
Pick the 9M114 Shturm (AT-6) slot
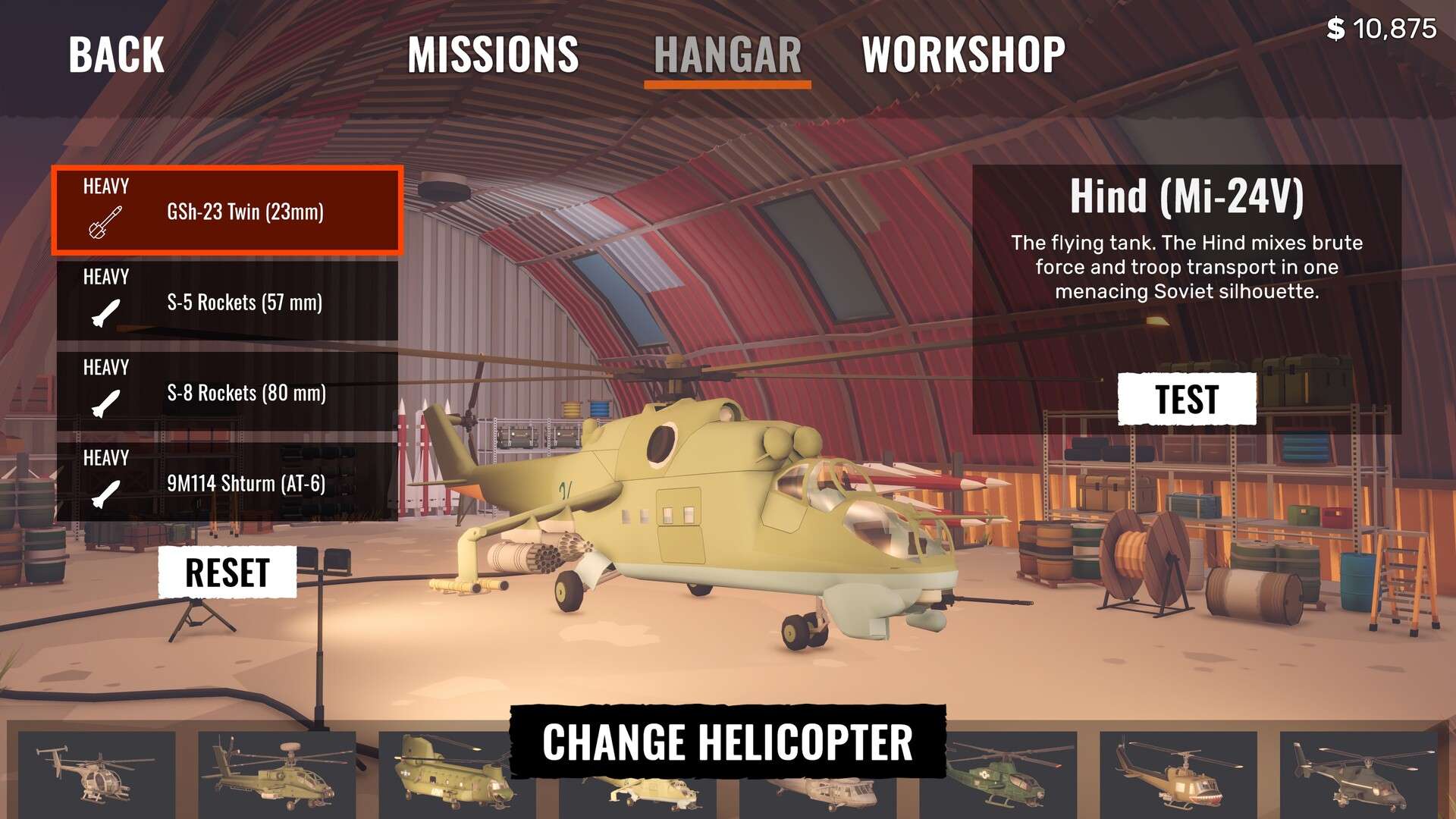click(227, 482)
